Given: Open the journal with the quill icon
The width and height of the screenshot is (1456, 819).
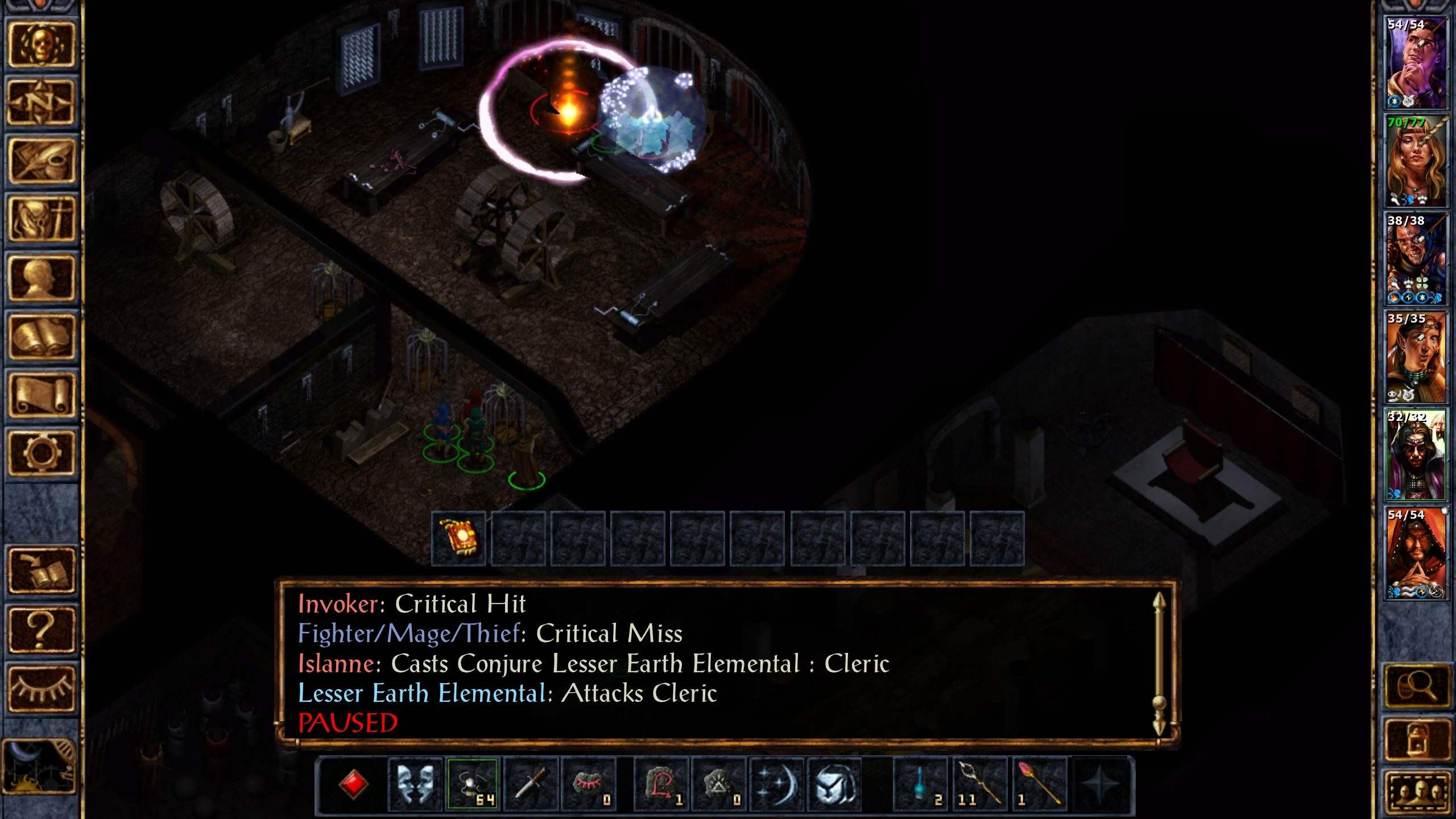Looking at the screenshot, I should point(41,162).
